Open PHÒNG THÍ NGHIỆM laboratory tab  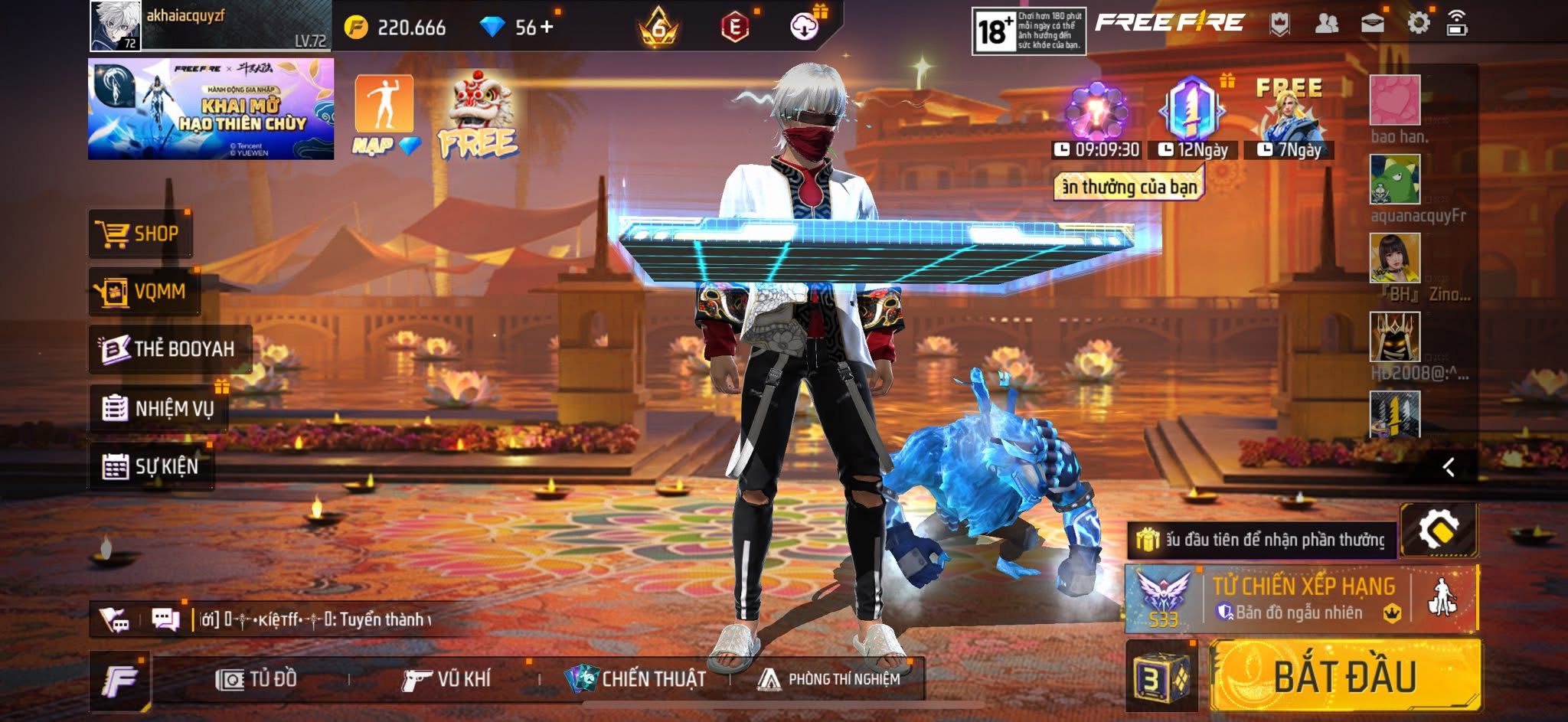point(829,679)
